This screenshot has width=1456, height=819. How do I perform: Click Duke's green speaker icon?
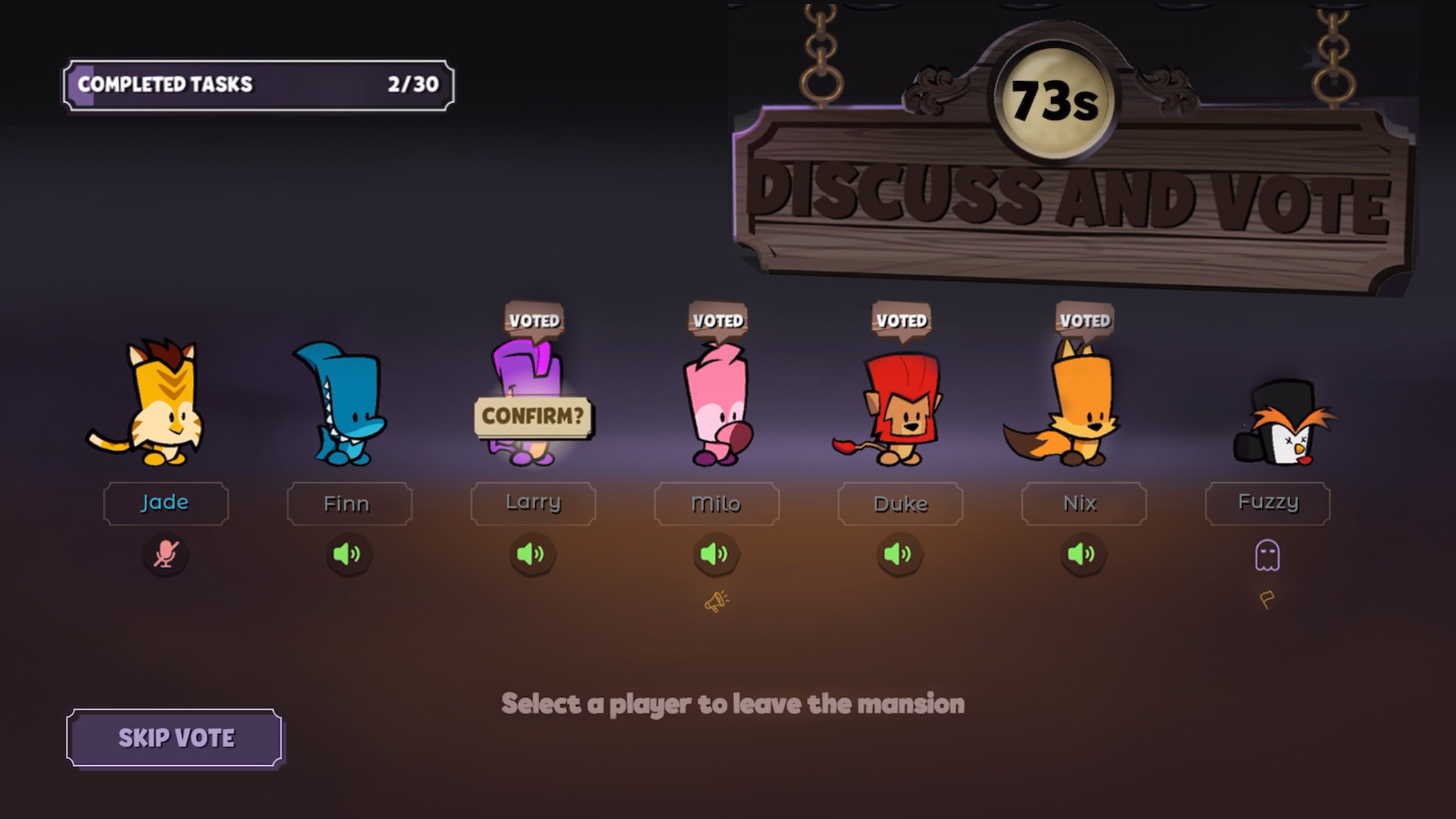pos(899,554)
